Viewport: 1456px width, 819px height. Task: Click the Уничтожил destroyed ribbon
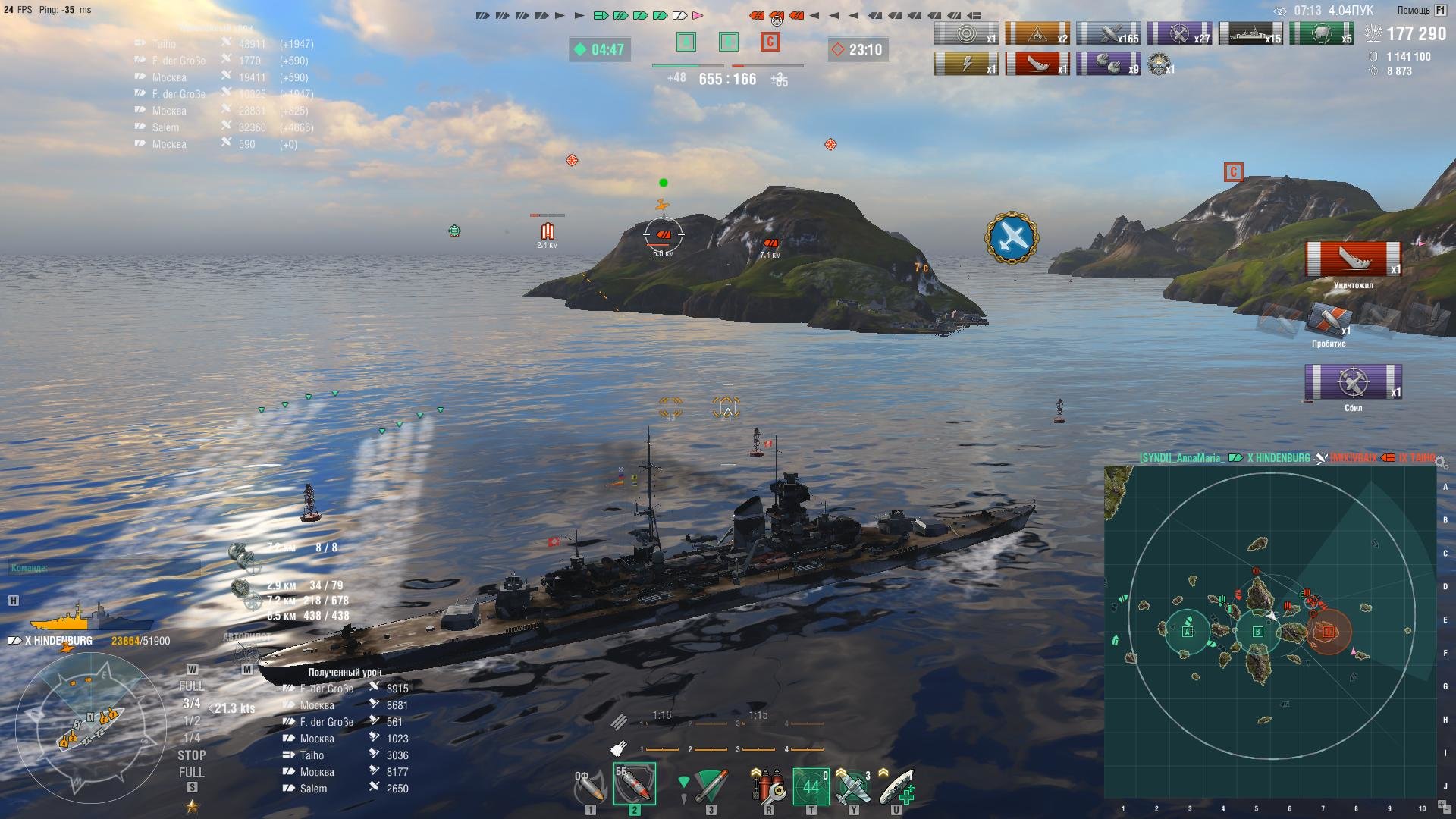(x=1353, y=259)
